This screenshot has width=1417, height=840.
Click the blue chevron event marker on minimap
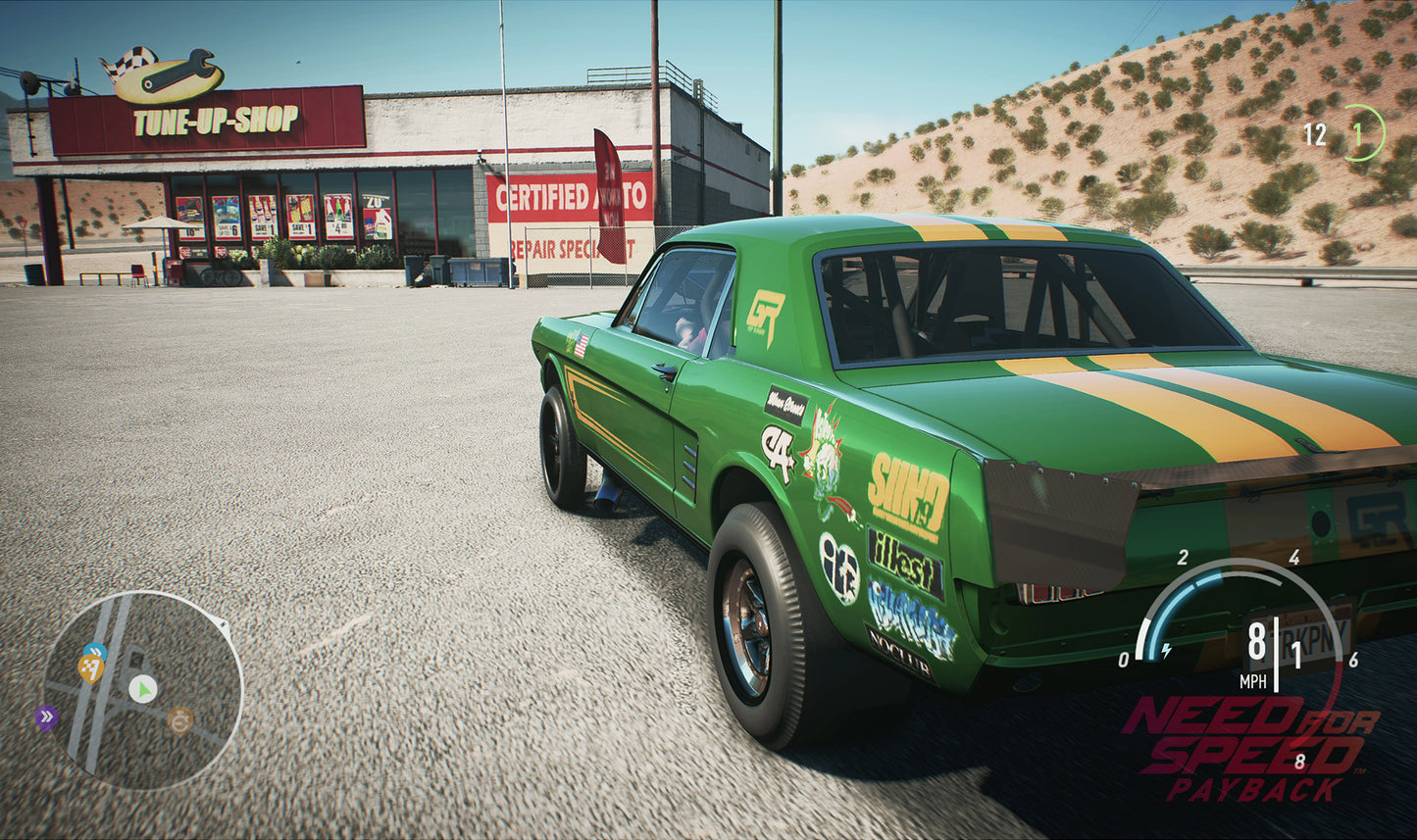(x=96, y=650)
